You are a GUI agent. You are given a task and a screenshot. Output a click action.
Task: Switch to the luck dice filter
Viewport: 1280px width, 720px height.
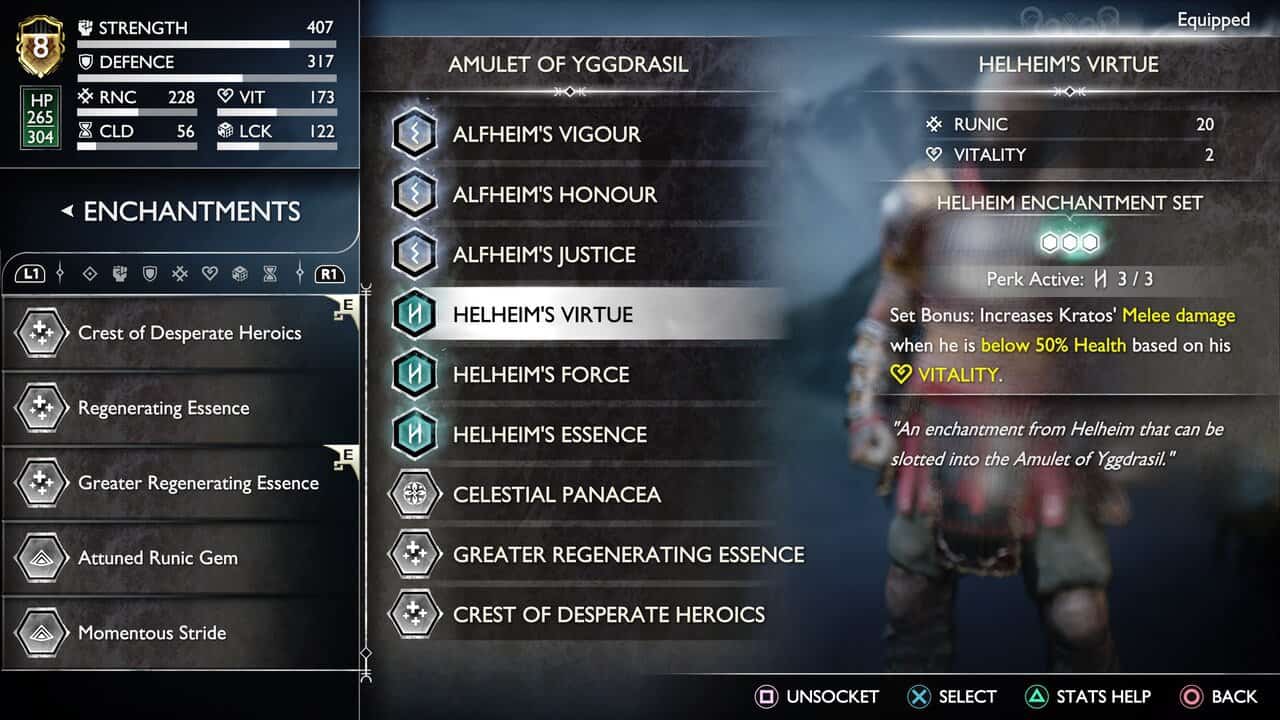pyautogui.click(x=240, y=273)
